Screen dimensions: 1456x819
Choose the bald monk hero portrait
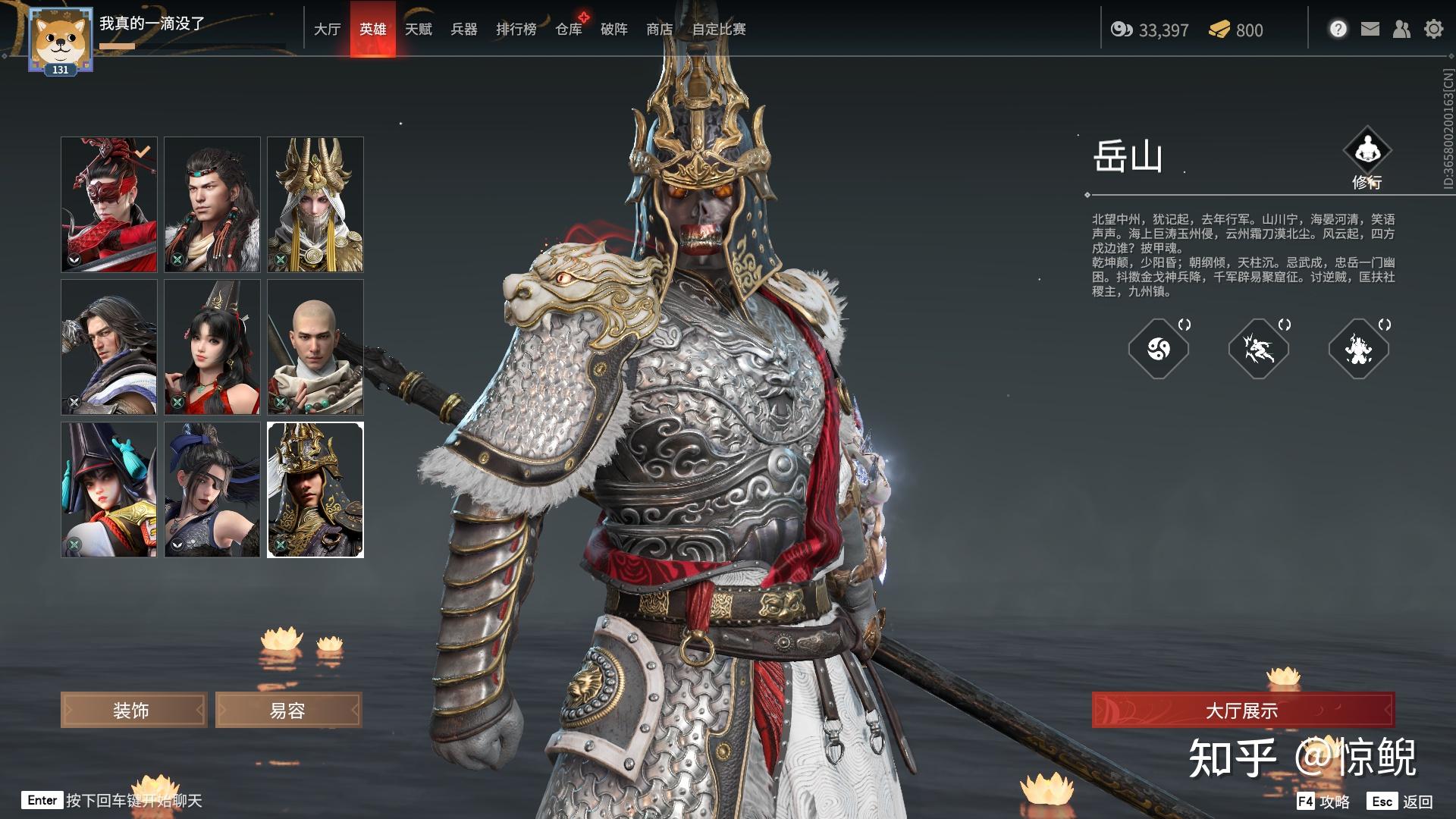[315, 347]
